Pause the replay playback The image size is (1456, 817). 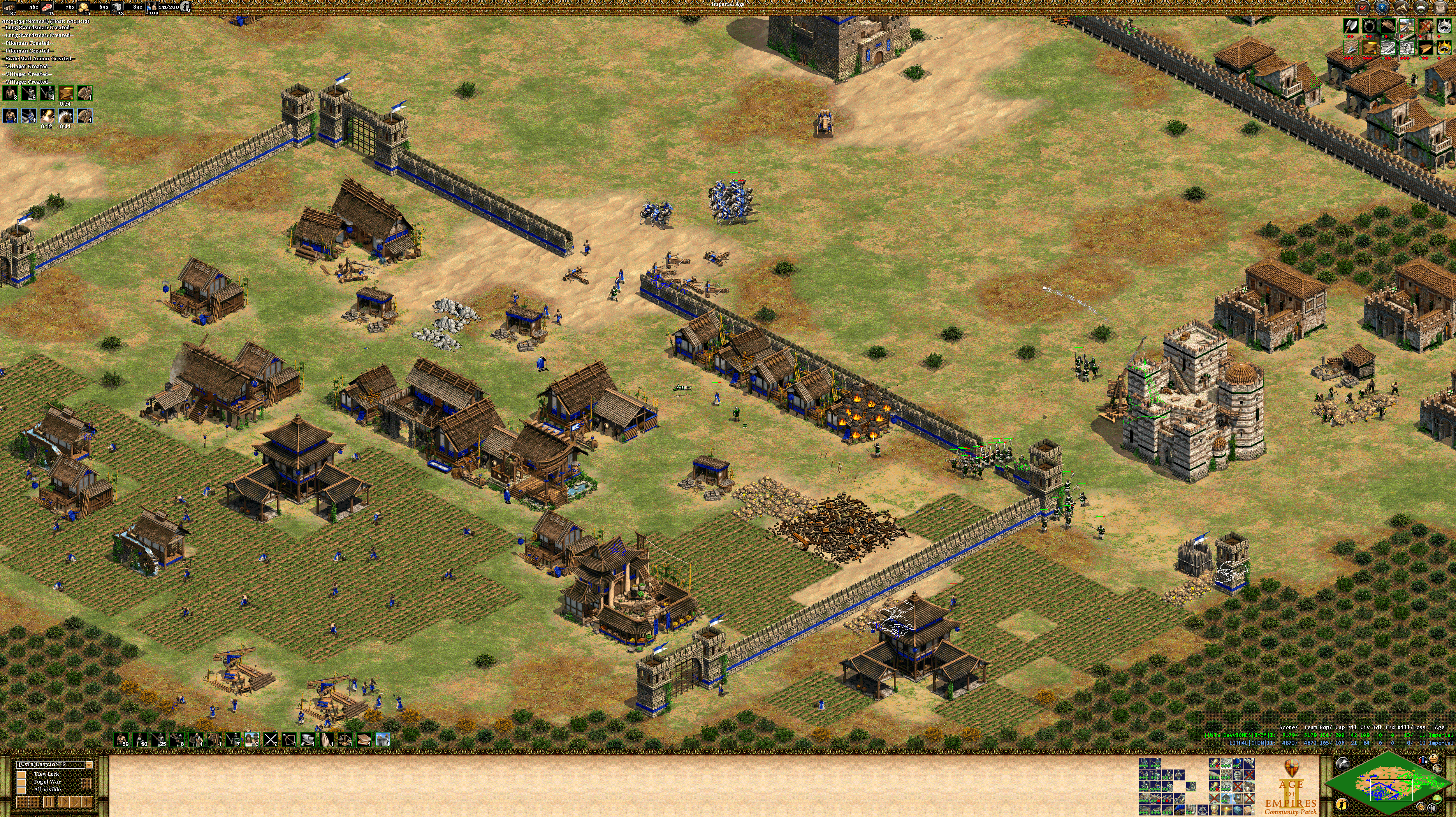49,802
